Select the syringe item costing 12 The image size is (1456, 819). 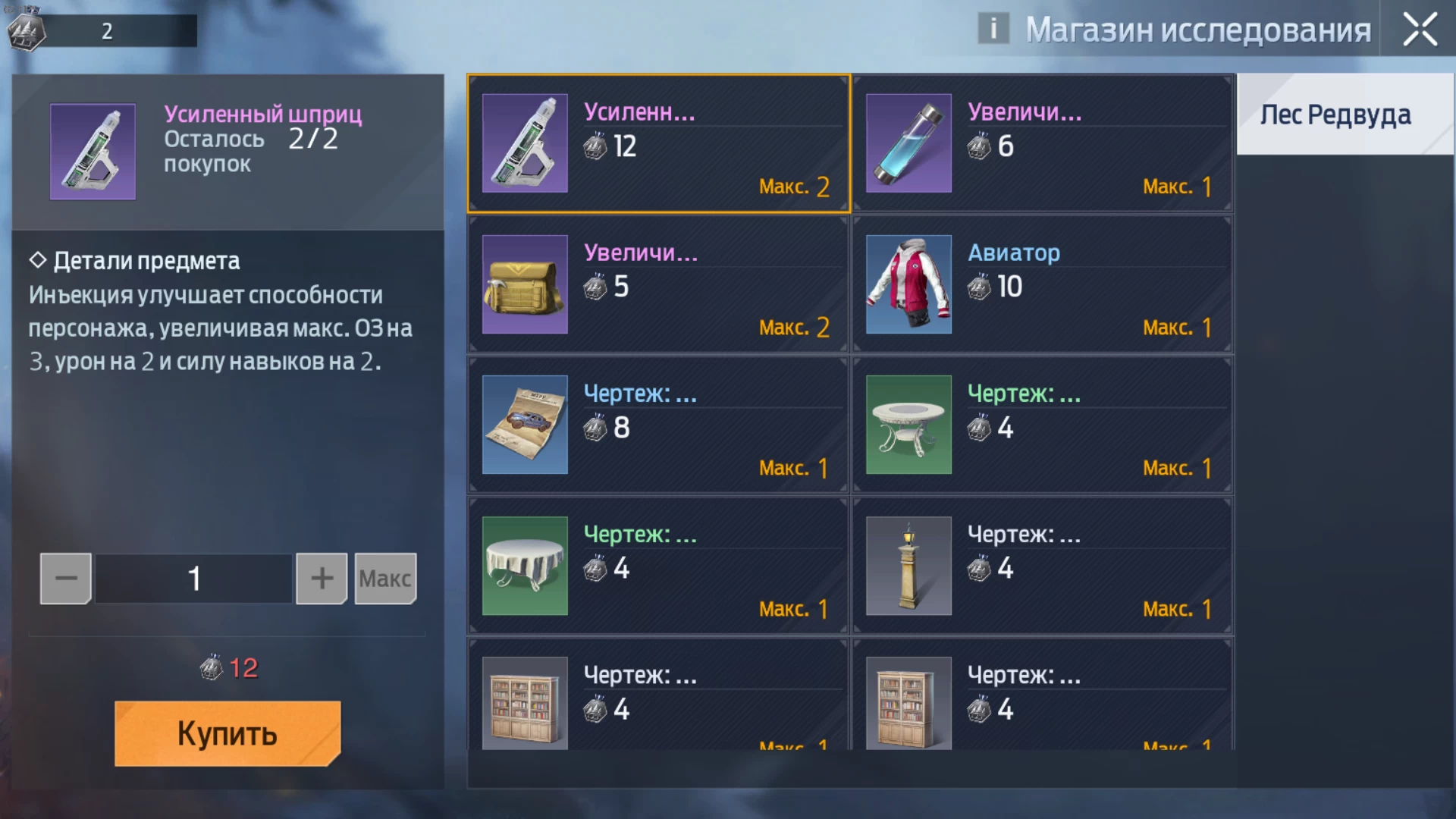pyautogui.click(x=658, y=143)
